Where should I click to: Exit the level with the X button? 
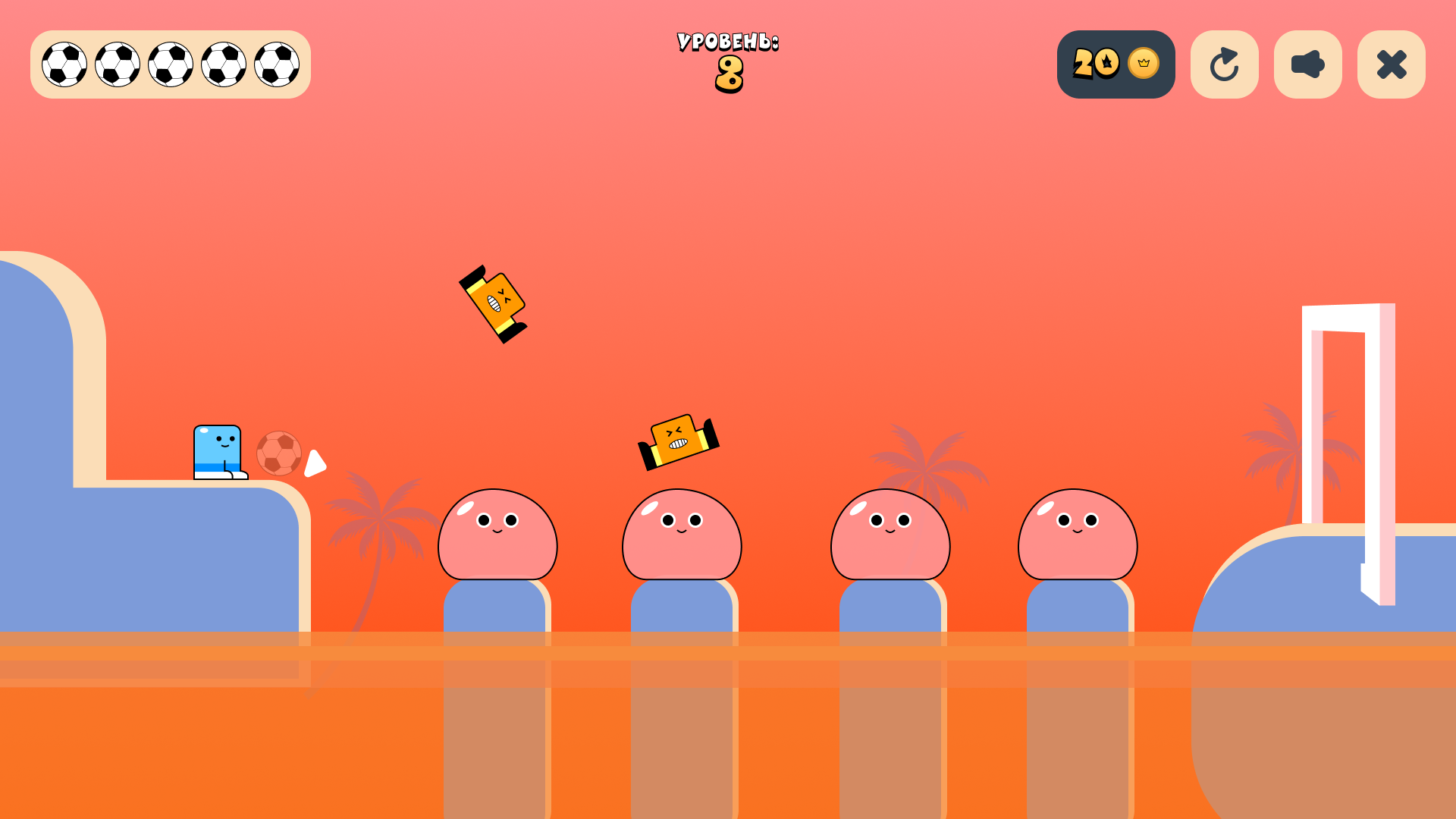point(1390,64)
